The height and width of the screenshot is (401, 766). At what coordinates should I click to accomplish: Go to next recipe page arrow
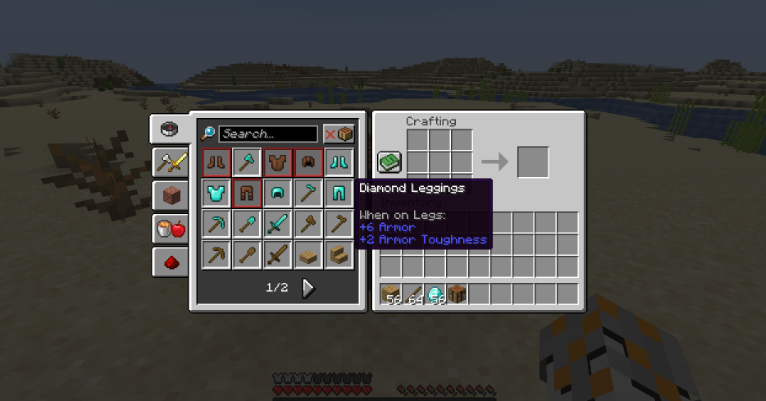[x=308, y=288]
